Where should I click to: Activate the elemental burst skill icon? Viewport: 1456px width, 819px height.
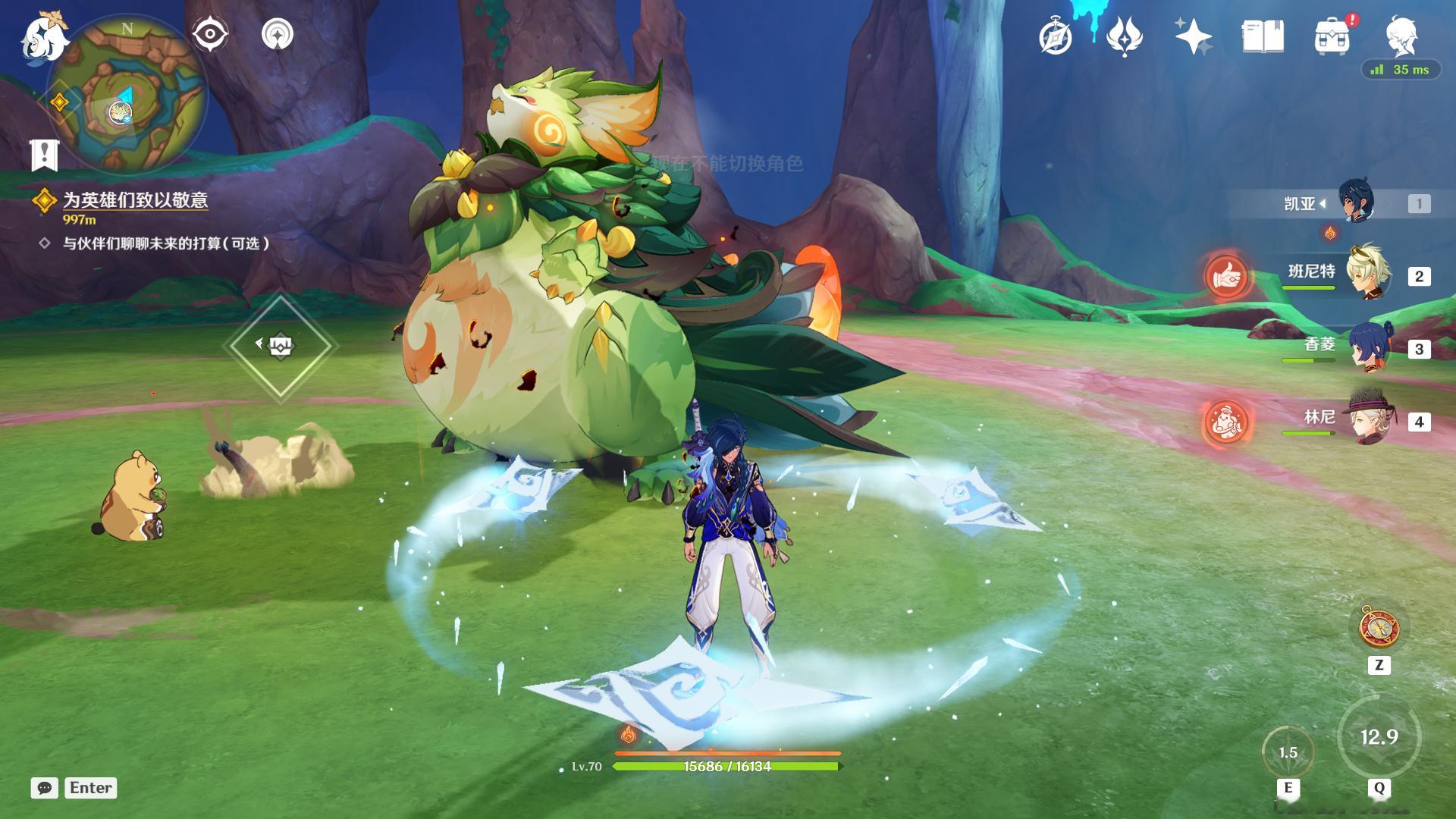1379,737
